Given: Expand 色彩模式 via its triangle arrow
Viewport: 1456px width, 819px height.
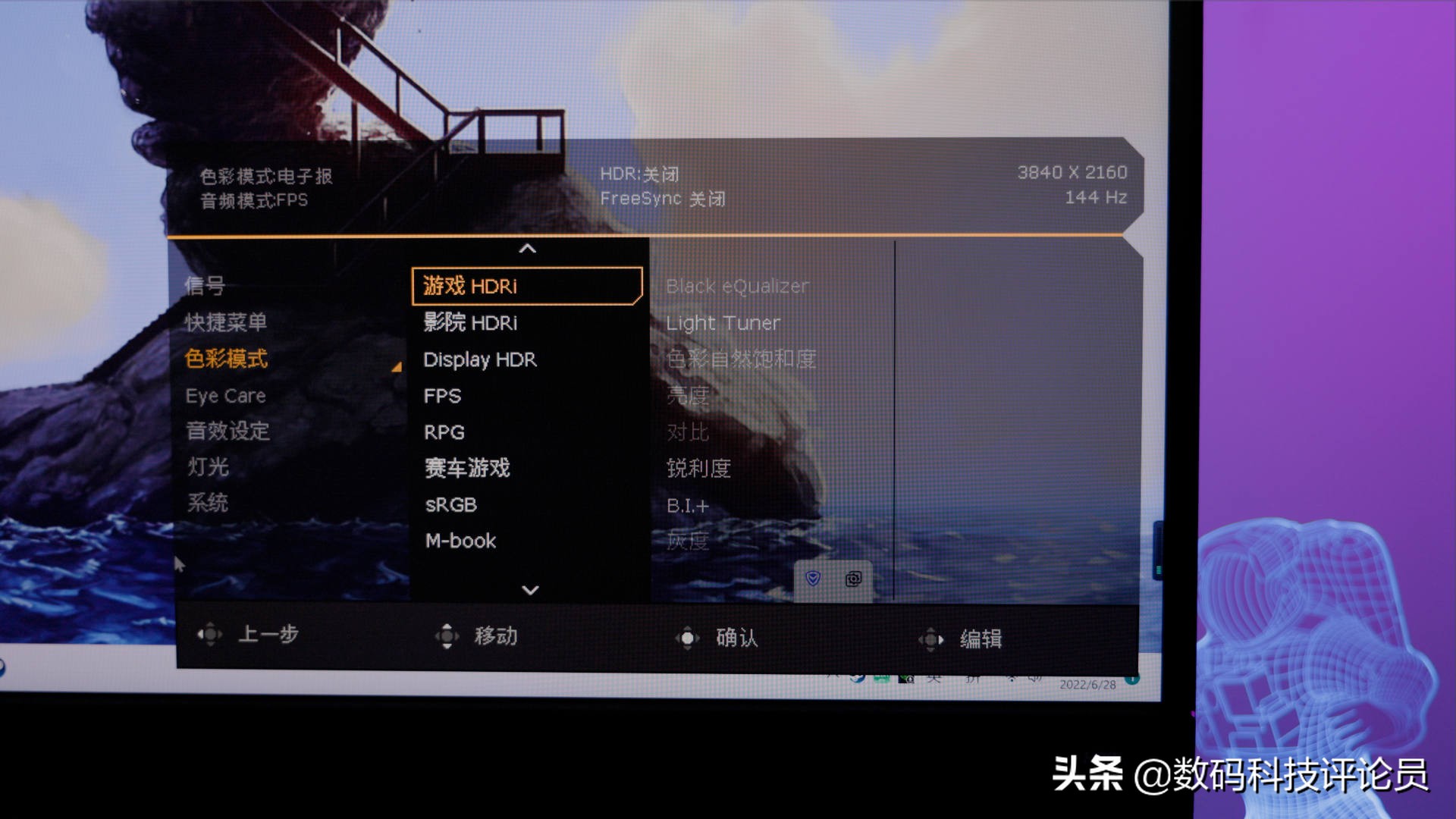Looking at the screenshot, I should click(395, 366).
